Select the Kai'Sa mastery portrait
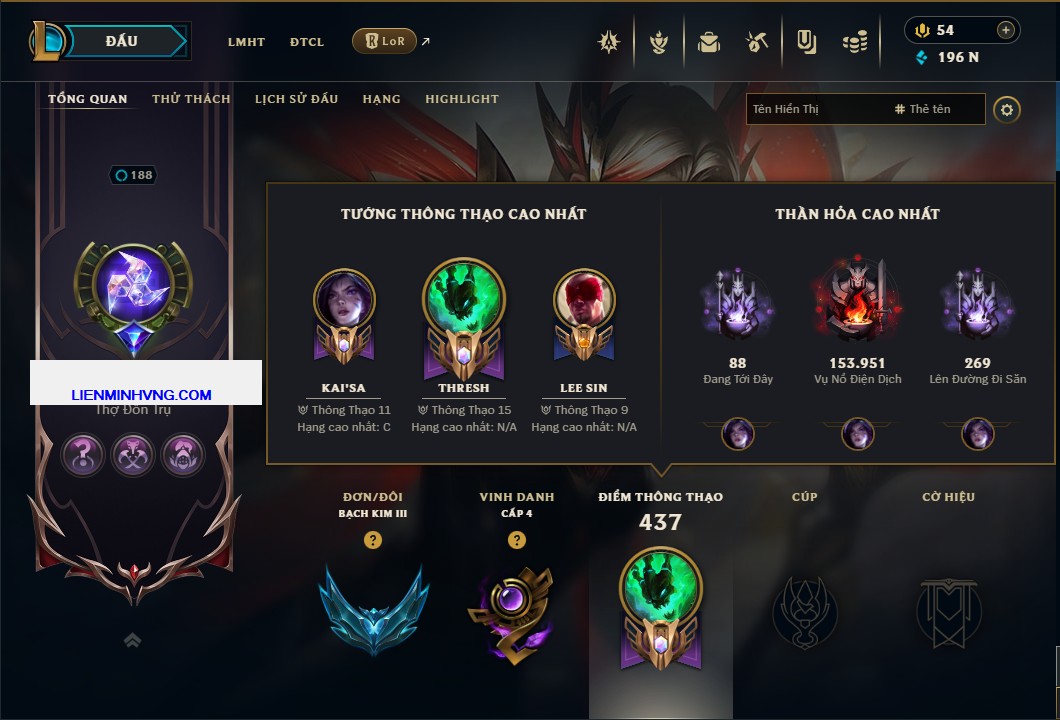Image resolution: width=1060 pixels, height=720 pixels. pos(344,301)
